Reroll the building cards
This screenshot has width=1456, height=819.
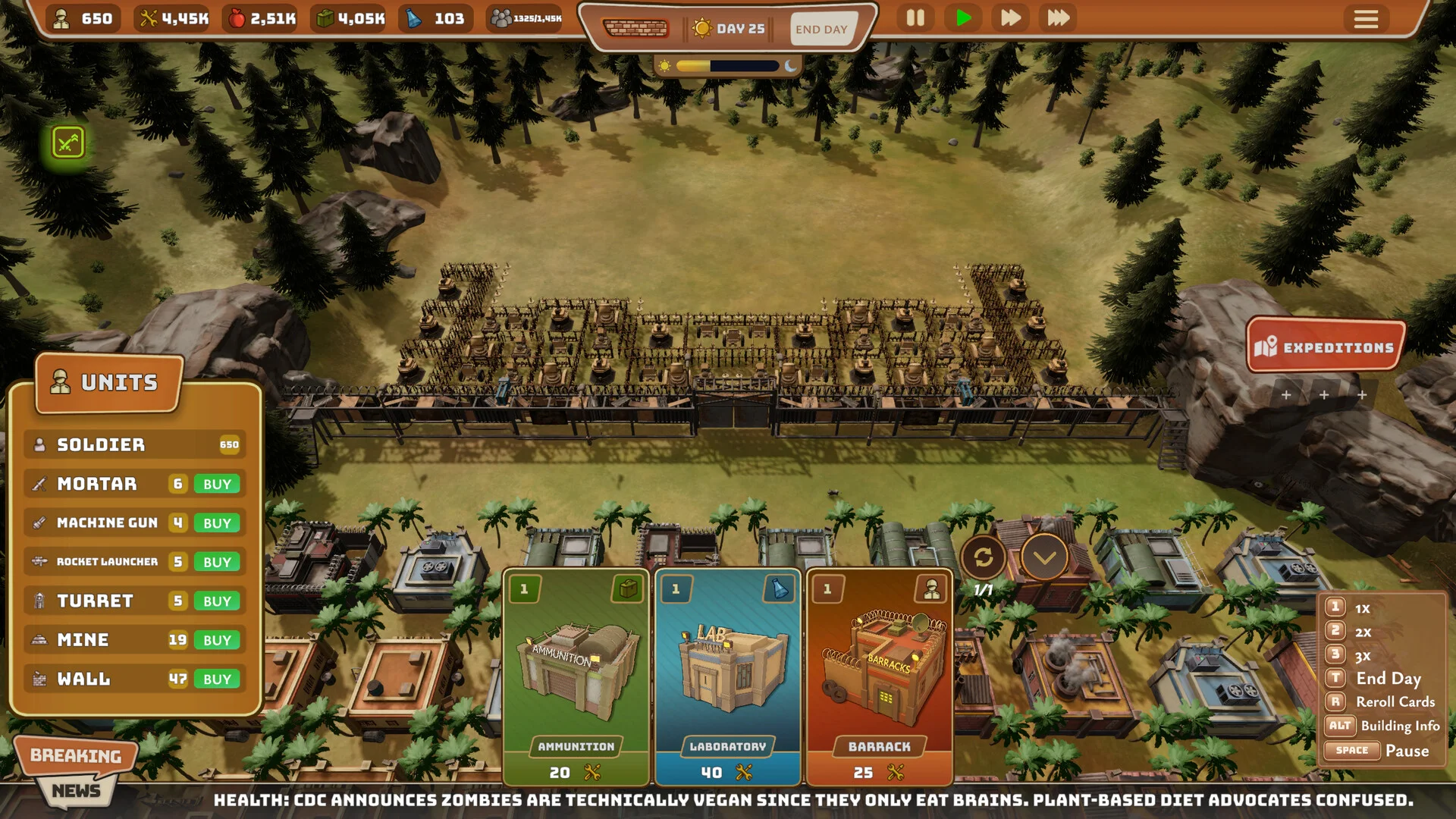(x=984, y=558)
